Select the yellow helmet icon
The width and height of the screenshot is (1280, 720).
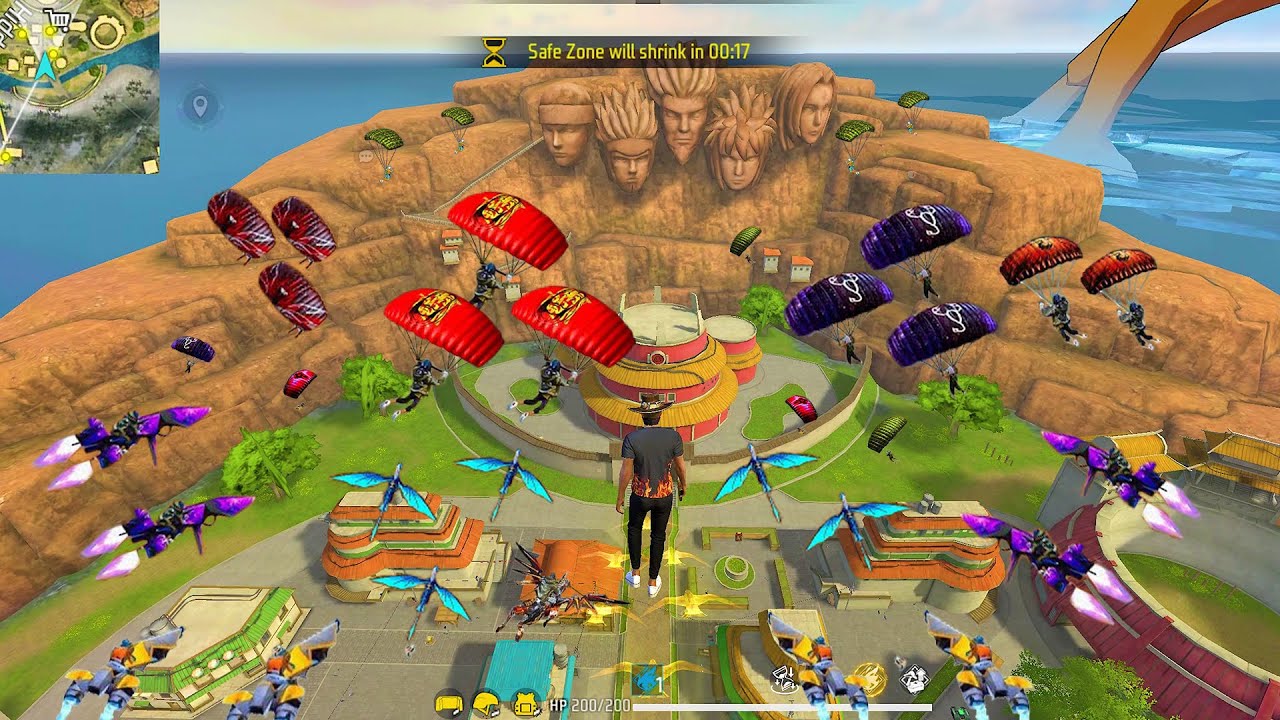[487, 704]
